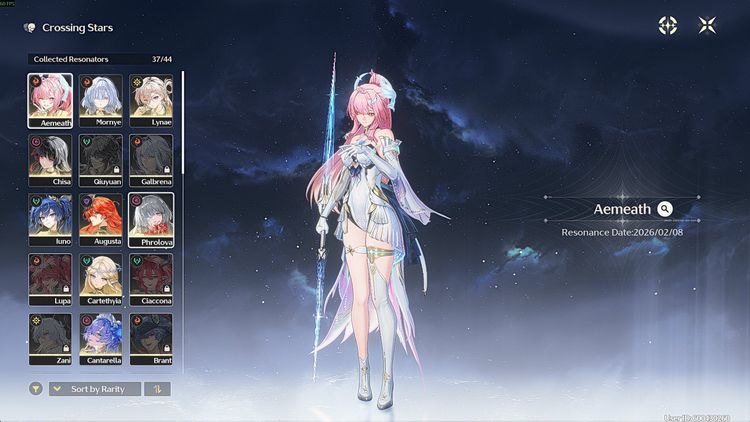
Task: Toggle the sort order arrows button
Action: pos(158,389)
